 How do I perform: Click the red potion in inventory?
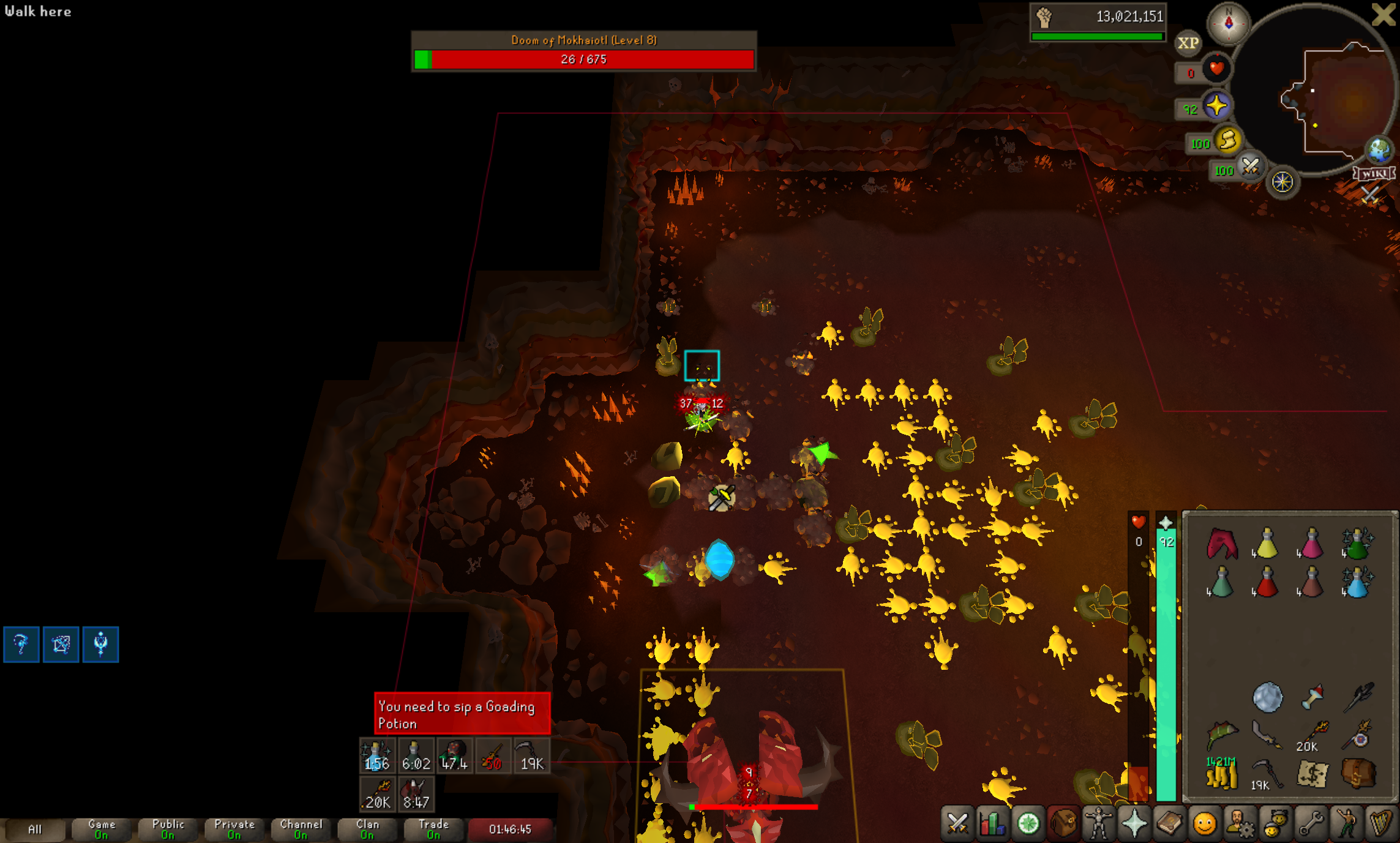coord(1266,582)
